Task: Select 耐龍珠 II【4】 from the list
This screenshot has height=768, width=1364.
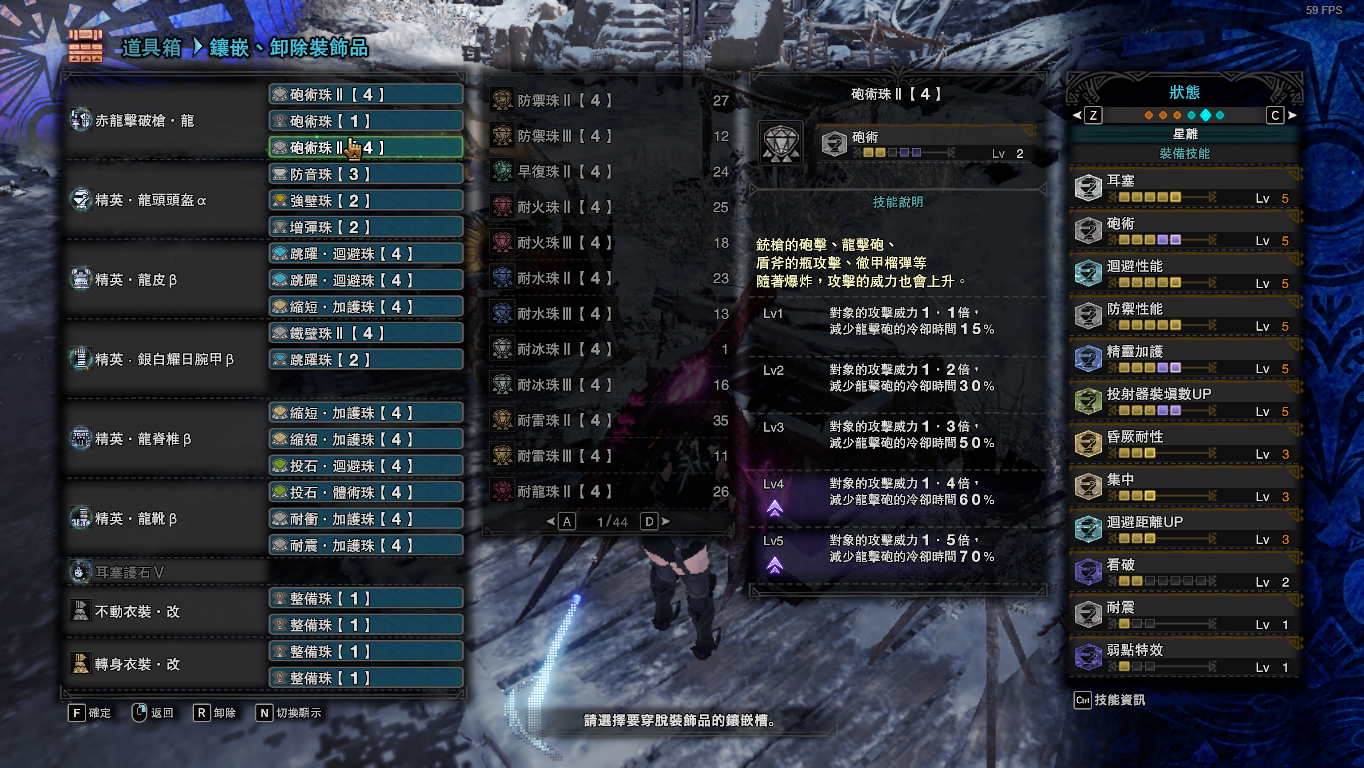Action: coord(610,492)
